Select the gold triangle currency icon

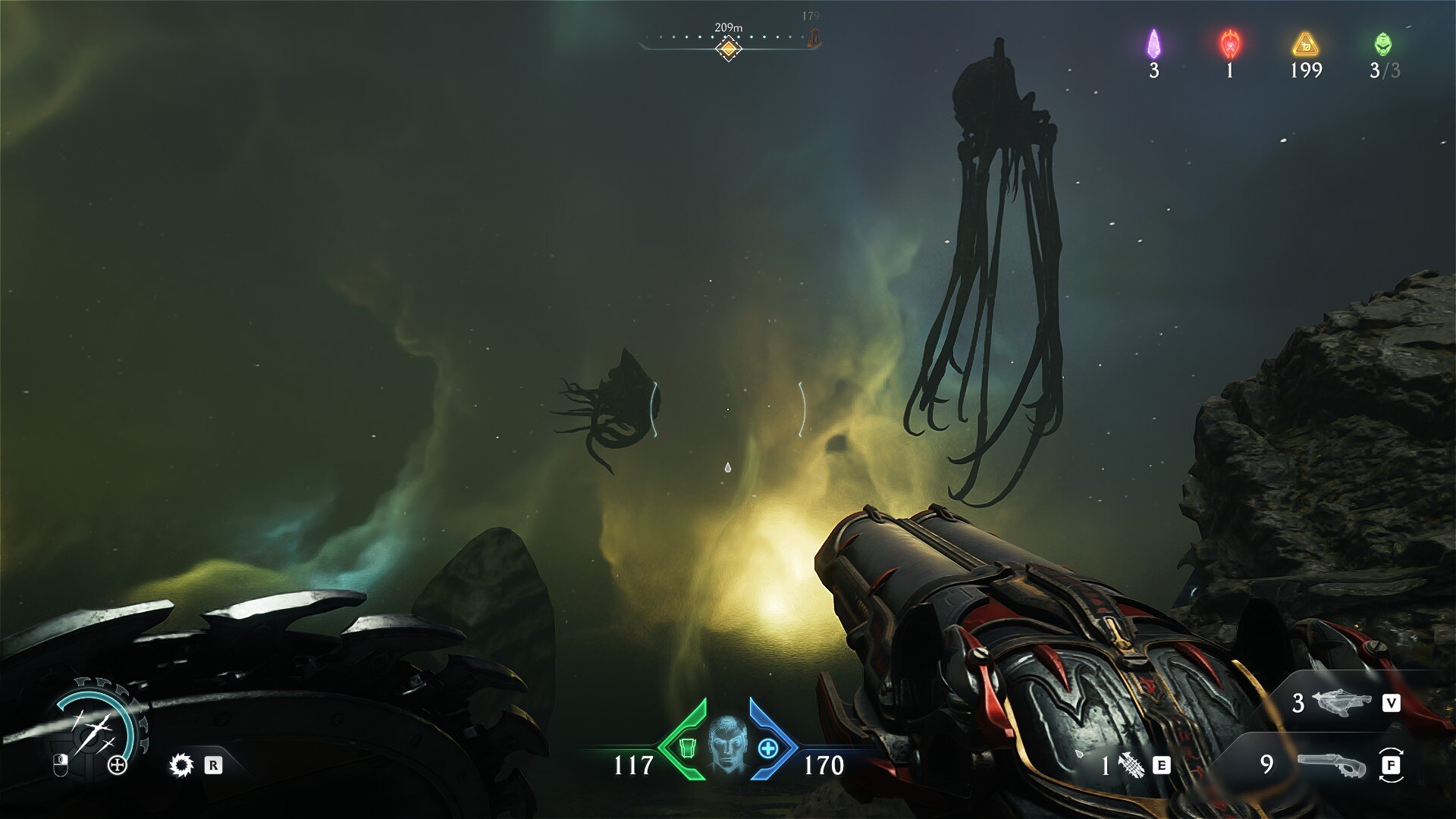pyautogui.click(x=1305, y=45)
